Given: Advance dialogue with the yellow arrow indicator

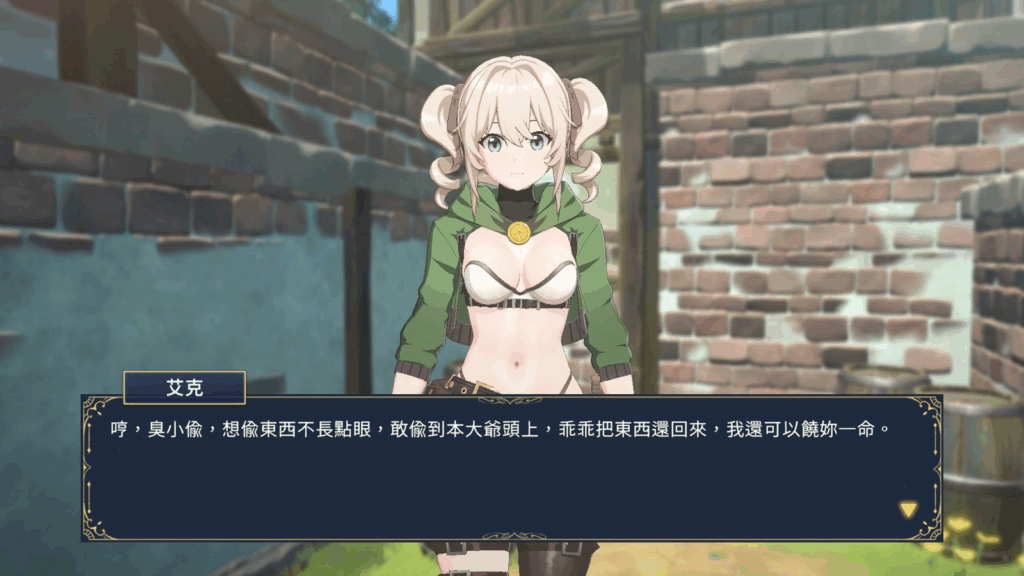Looking at the screenshot, I should [x=907, y=510].
